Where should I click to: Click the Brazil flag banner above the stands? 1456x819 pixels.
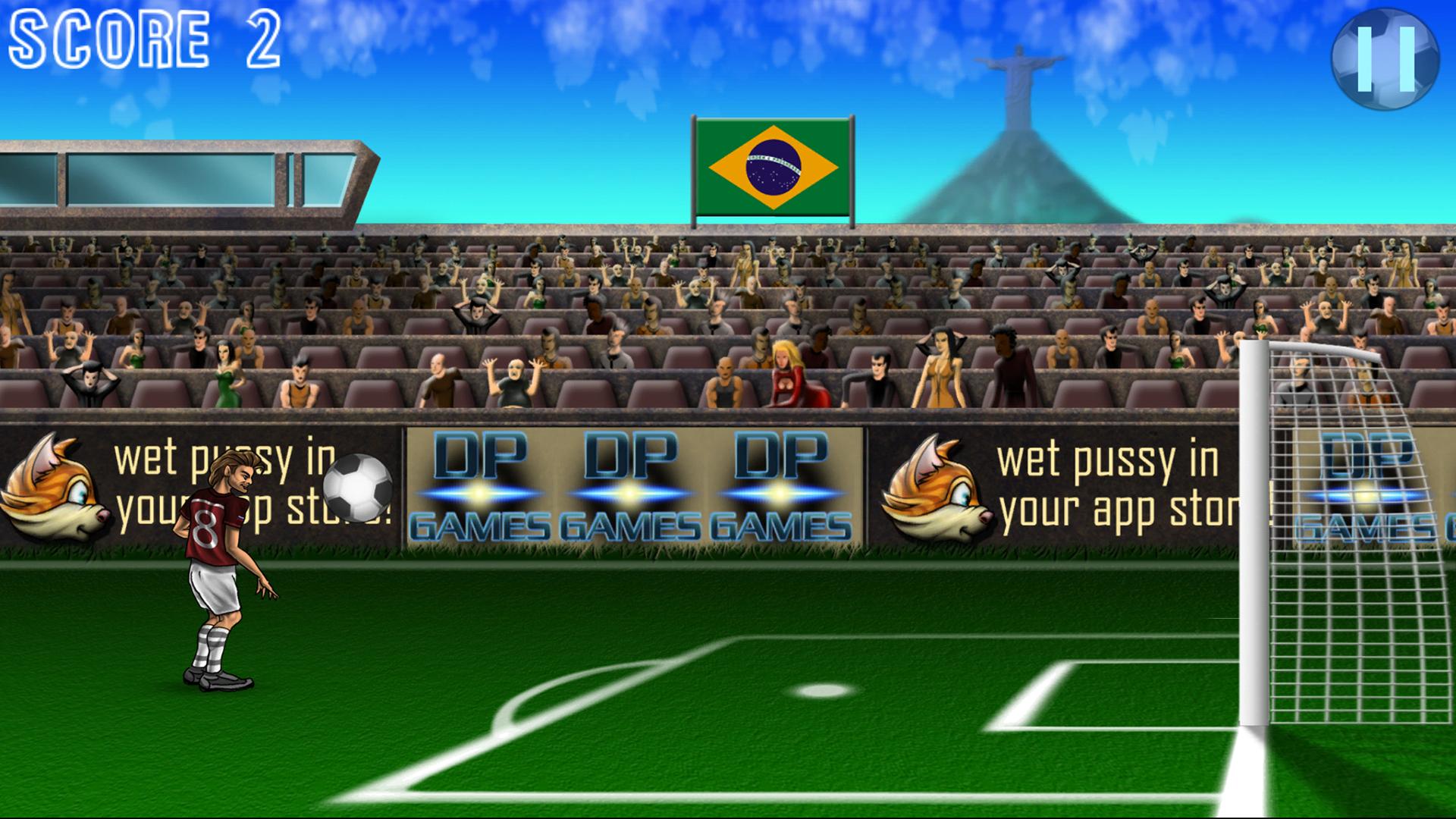(x=773, y=166)
